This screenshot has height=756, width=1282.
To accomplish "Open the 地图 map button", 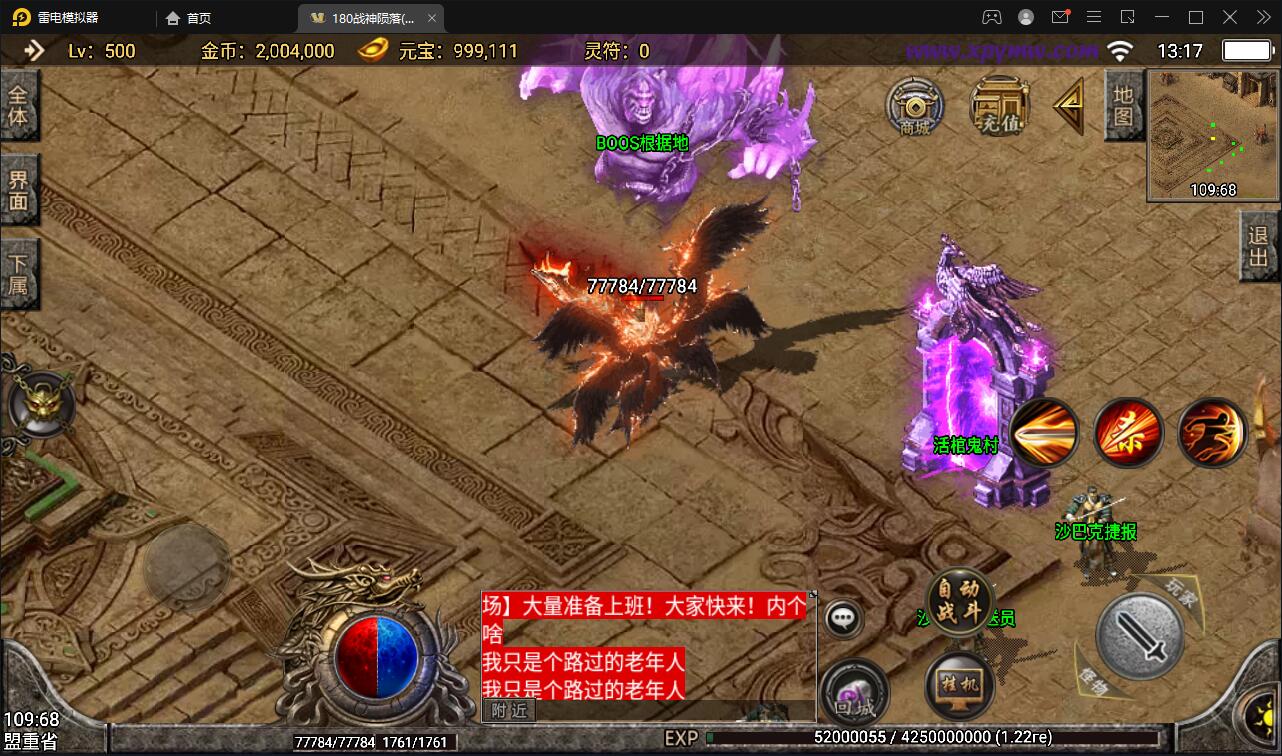I will 1122,105.
